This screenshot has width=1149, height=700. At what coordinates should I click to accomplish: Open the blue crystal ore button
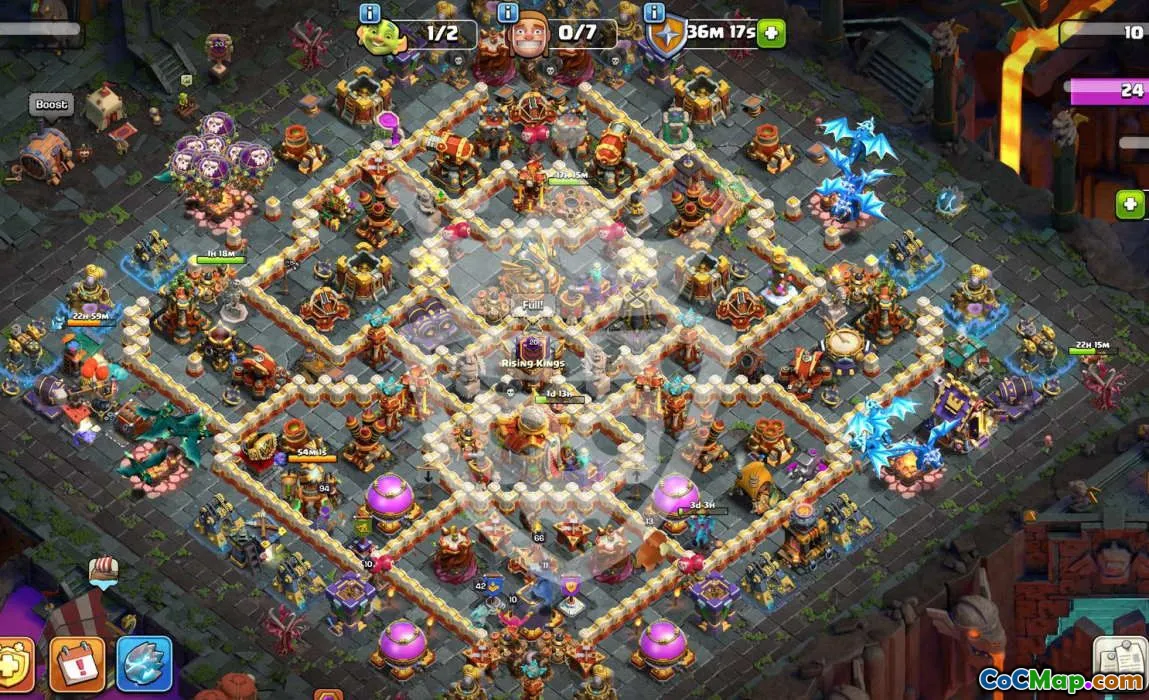(x=144, y=663)
